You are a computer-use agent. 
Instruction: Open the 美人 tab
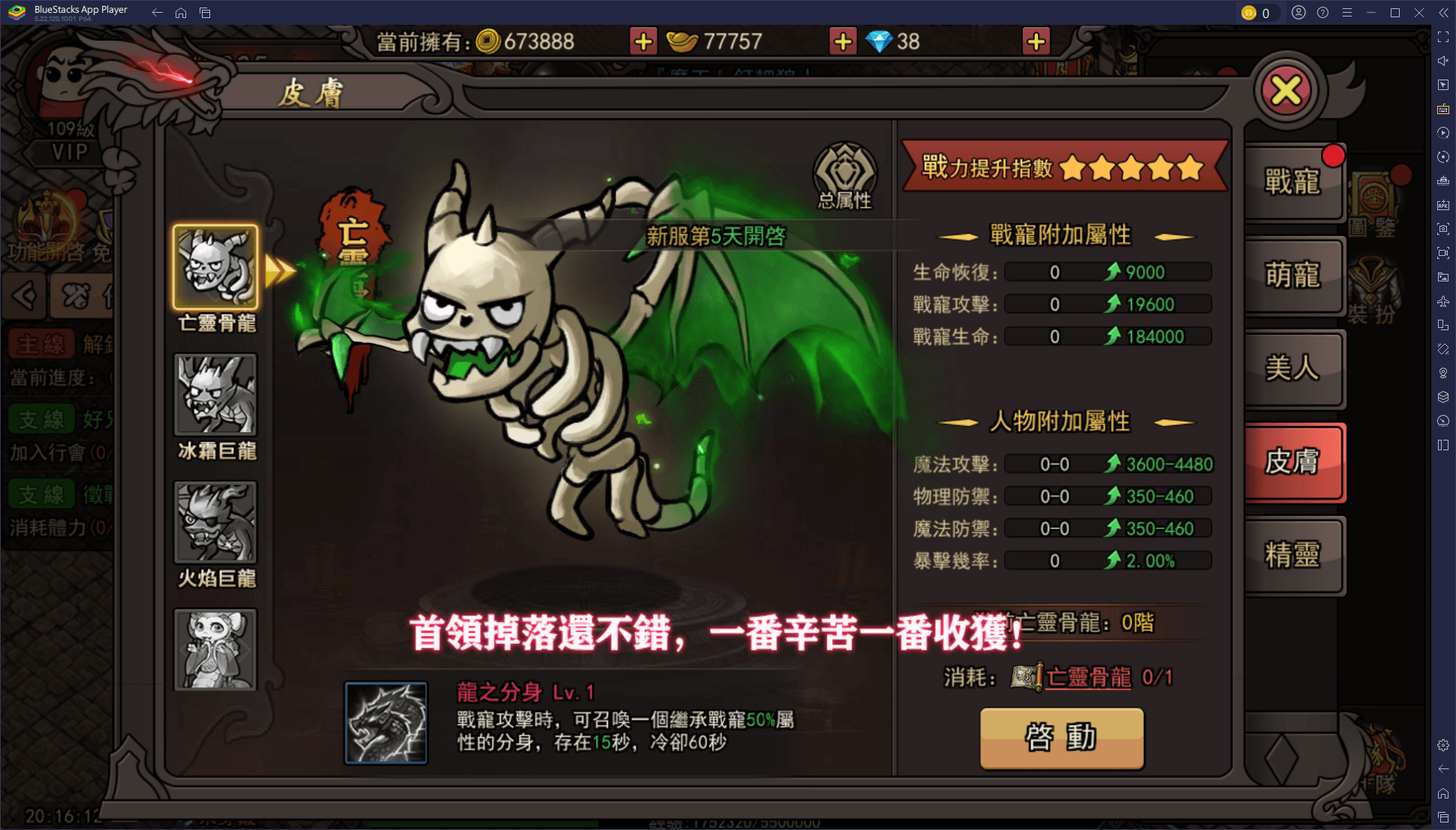pyautogui.click(x=1295, y=370)
